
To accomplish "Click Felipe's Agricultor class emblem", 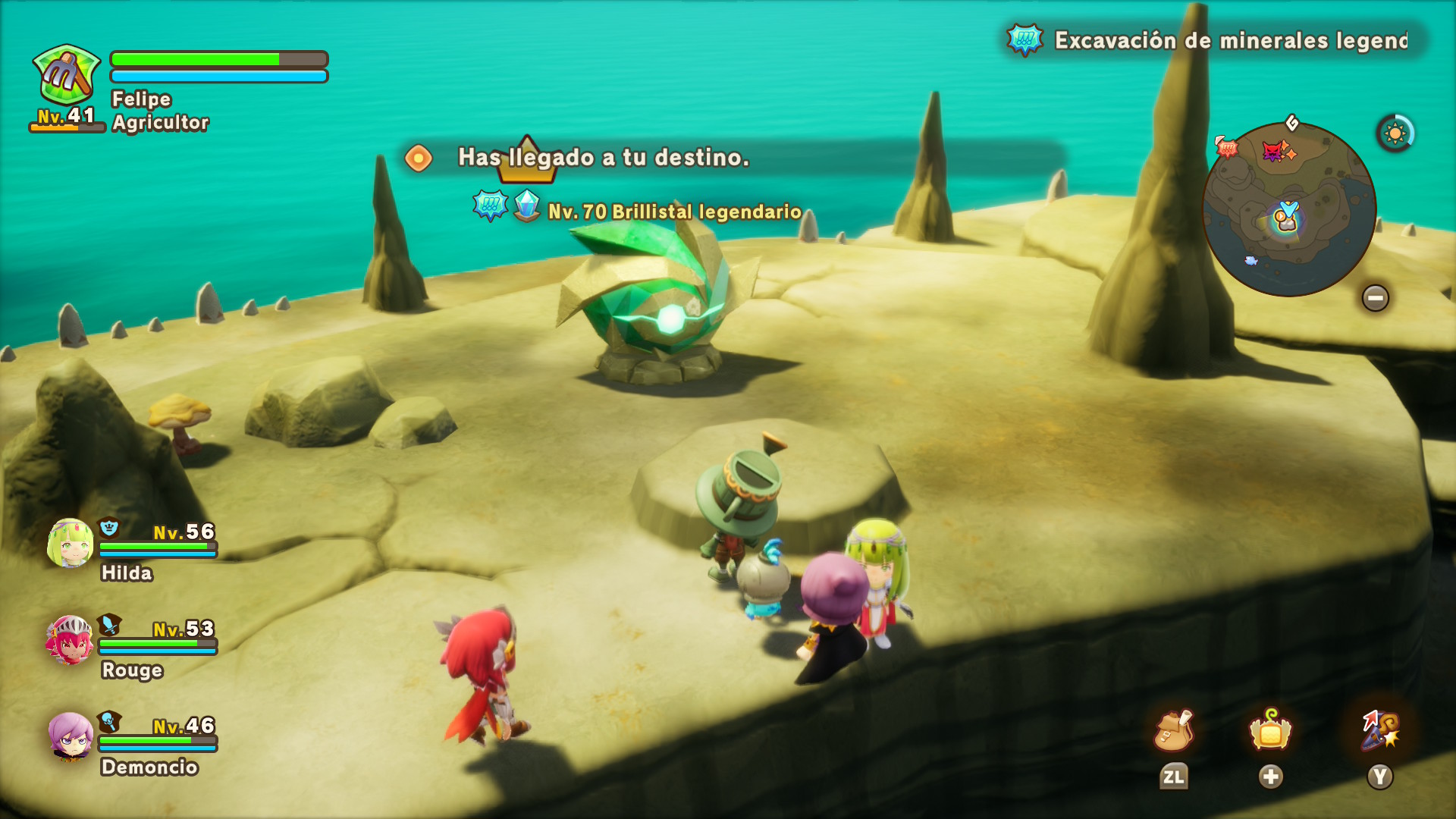I will tap(67, 75).
